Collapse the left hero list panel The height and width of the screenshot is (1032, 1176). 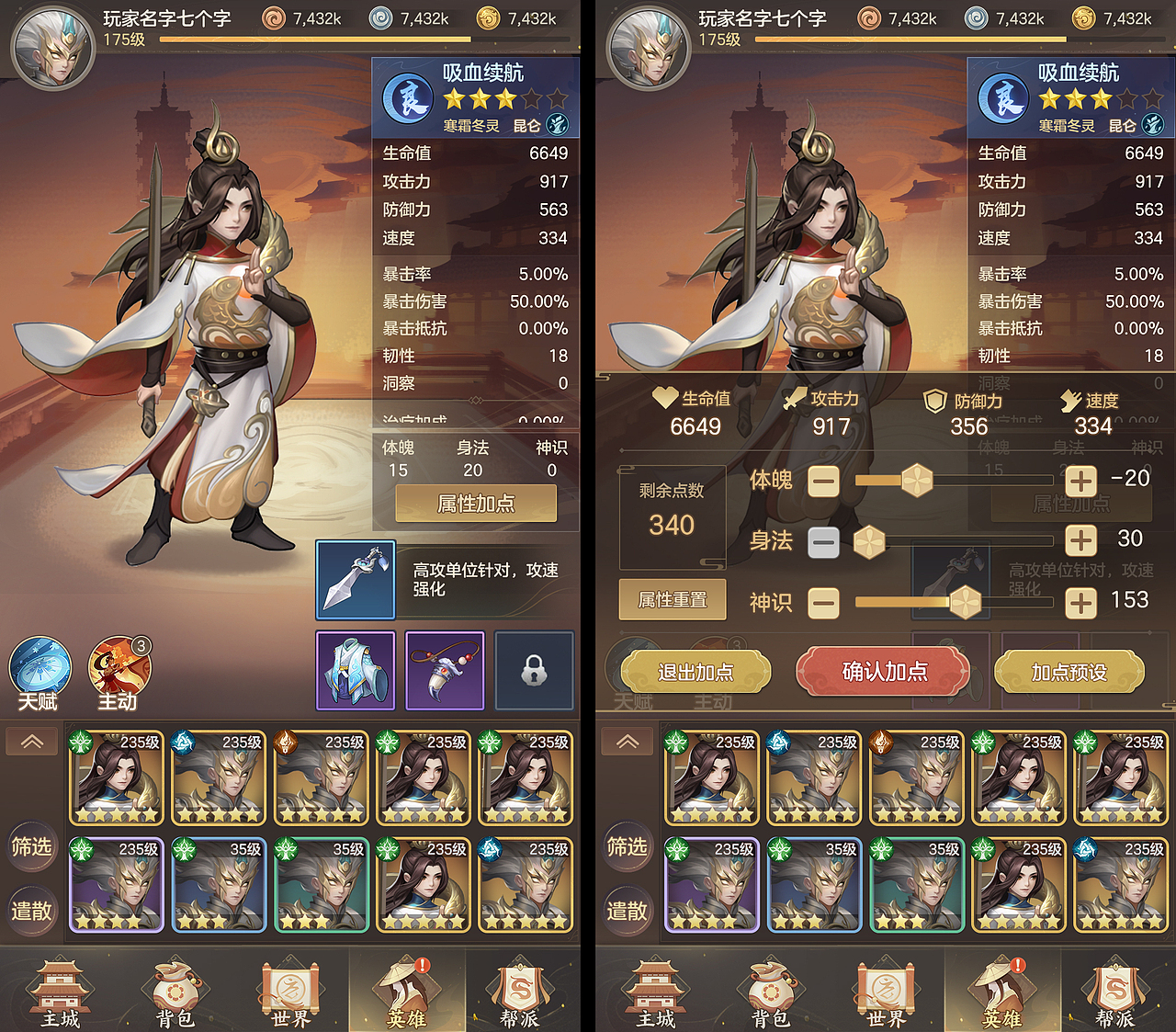(x=31, y=740)
